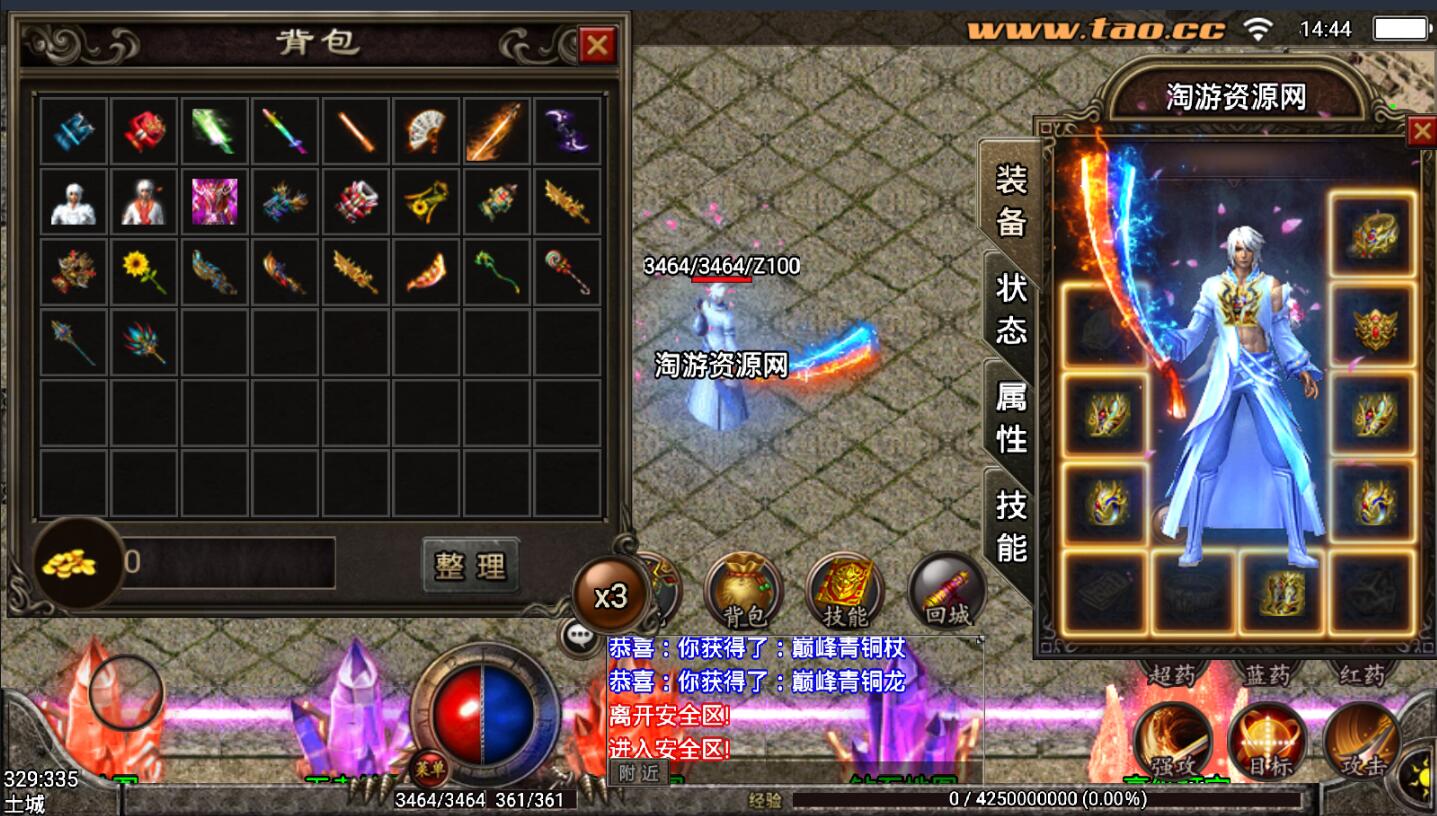
Task: Close the character equipment panel
Action: point(1421,132)
